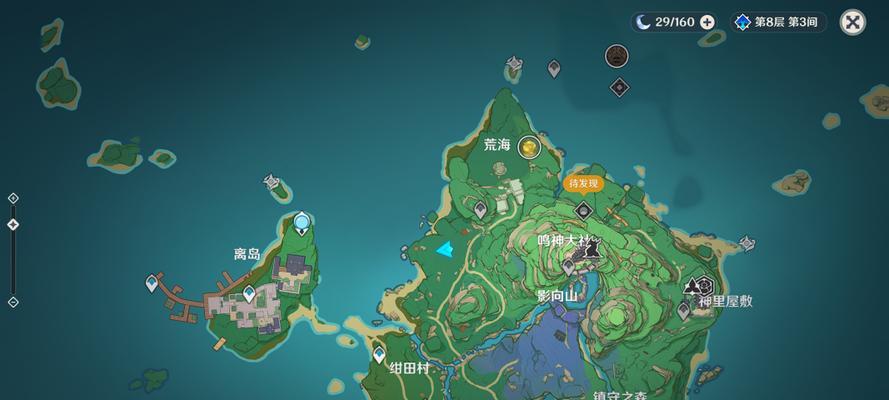Screen dimensions: 889x400
Task: Select the round dark boss icon in the sea
Action: (617, 56)
